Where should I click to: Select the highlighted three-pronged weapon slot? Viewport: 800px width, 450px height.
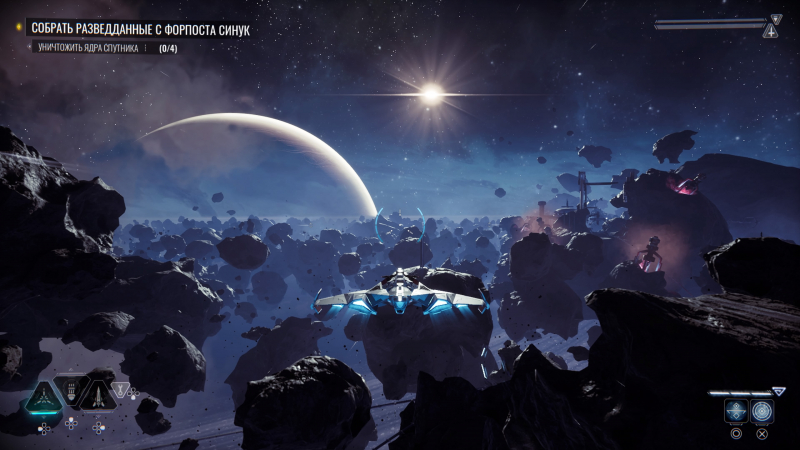coord(43,397)
